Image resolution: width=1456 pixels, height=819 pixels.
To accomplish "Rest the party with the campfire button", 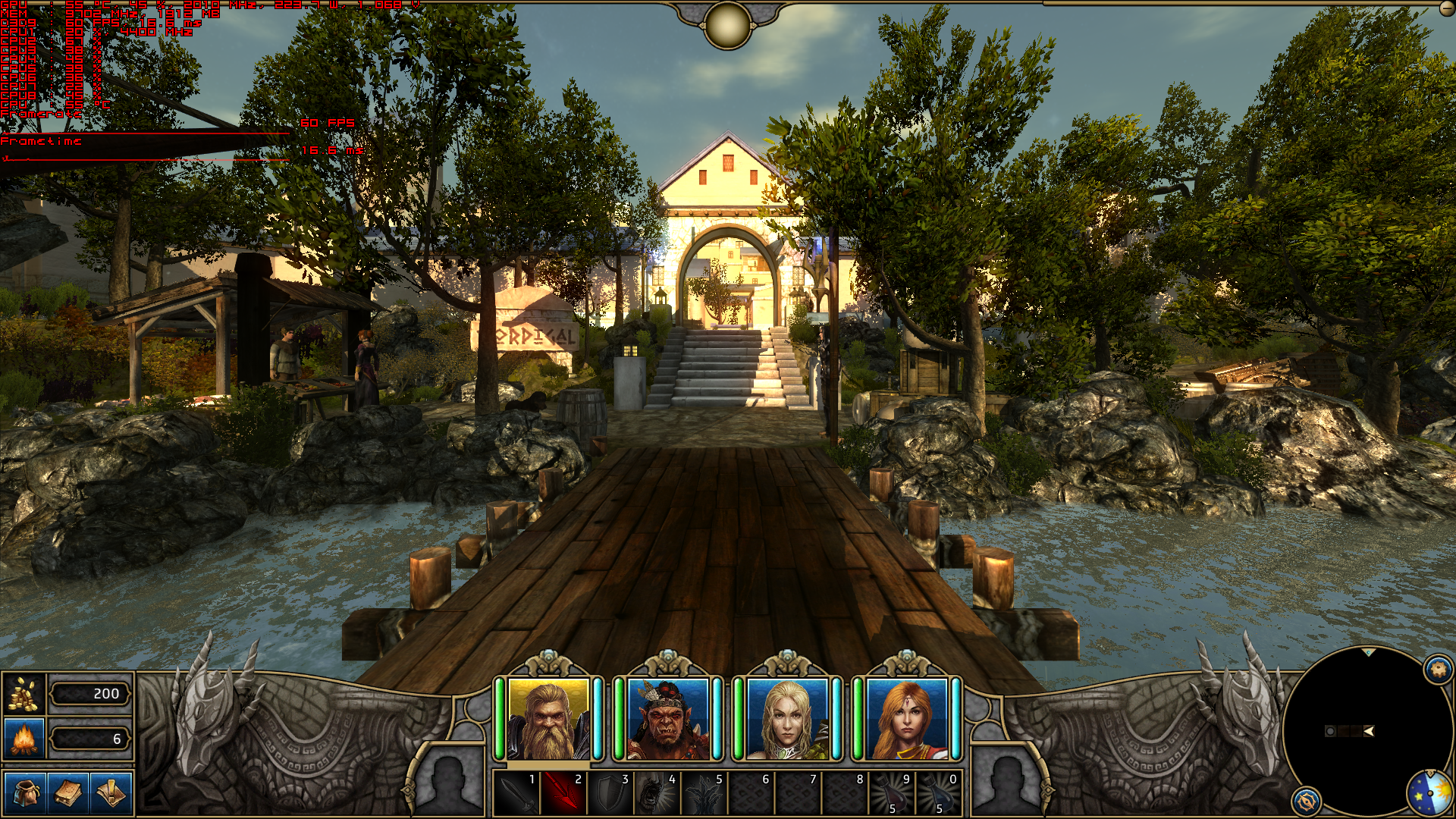I will click(24, 739).
